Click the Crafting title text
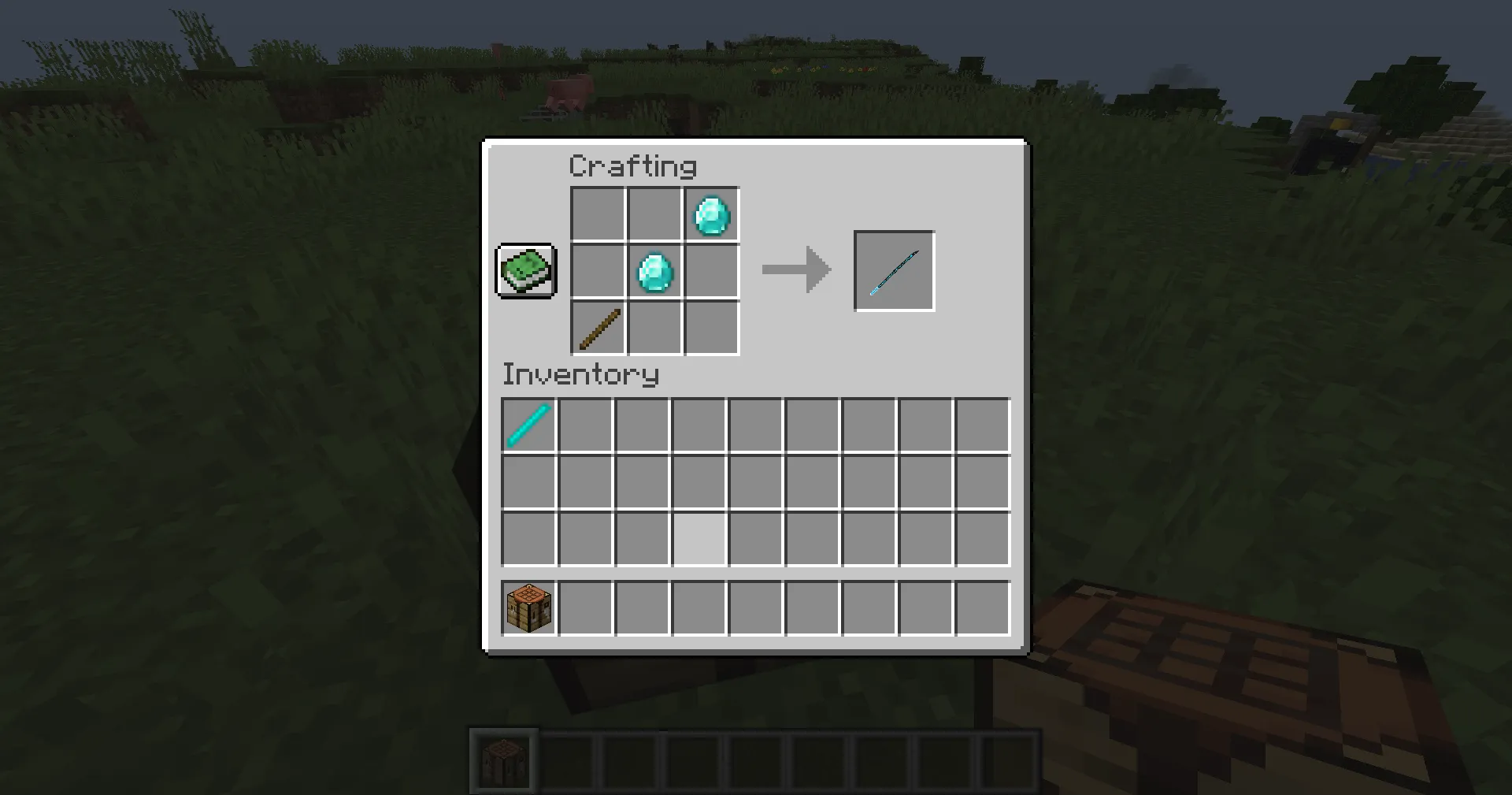 632,165
